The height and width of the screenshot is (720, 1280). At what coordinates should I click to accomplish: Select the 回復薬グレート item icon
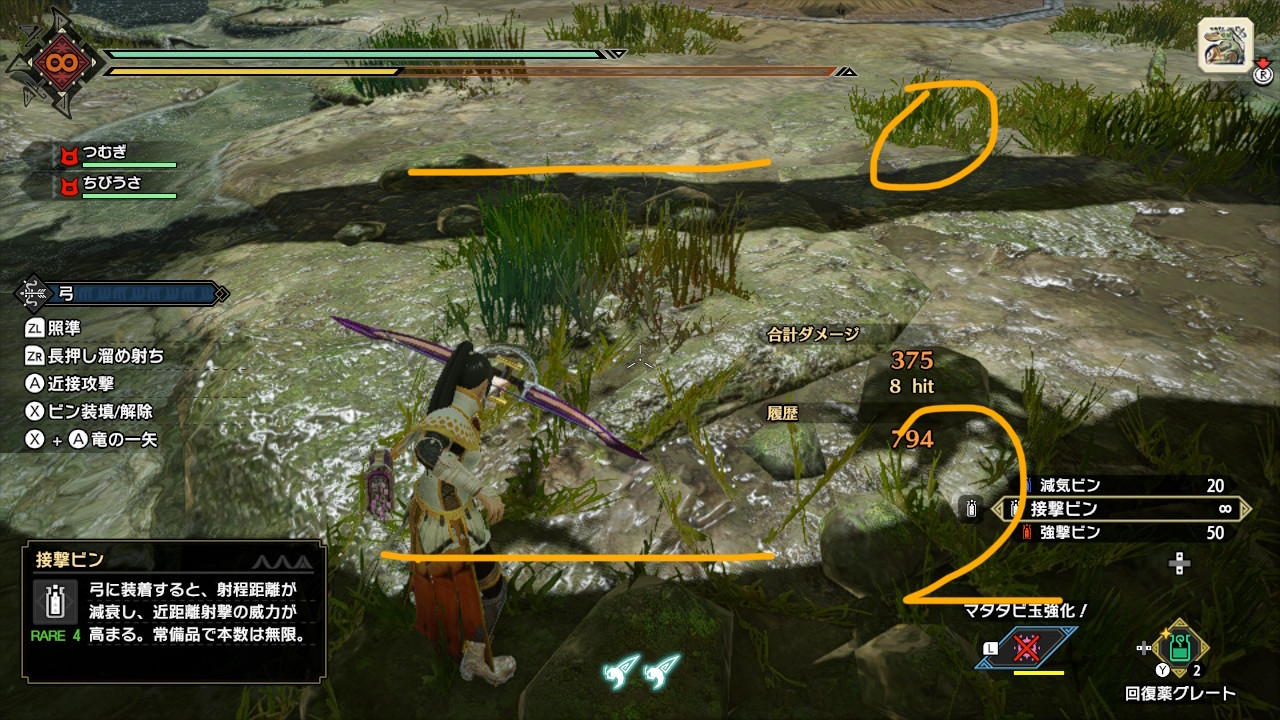1180,648
